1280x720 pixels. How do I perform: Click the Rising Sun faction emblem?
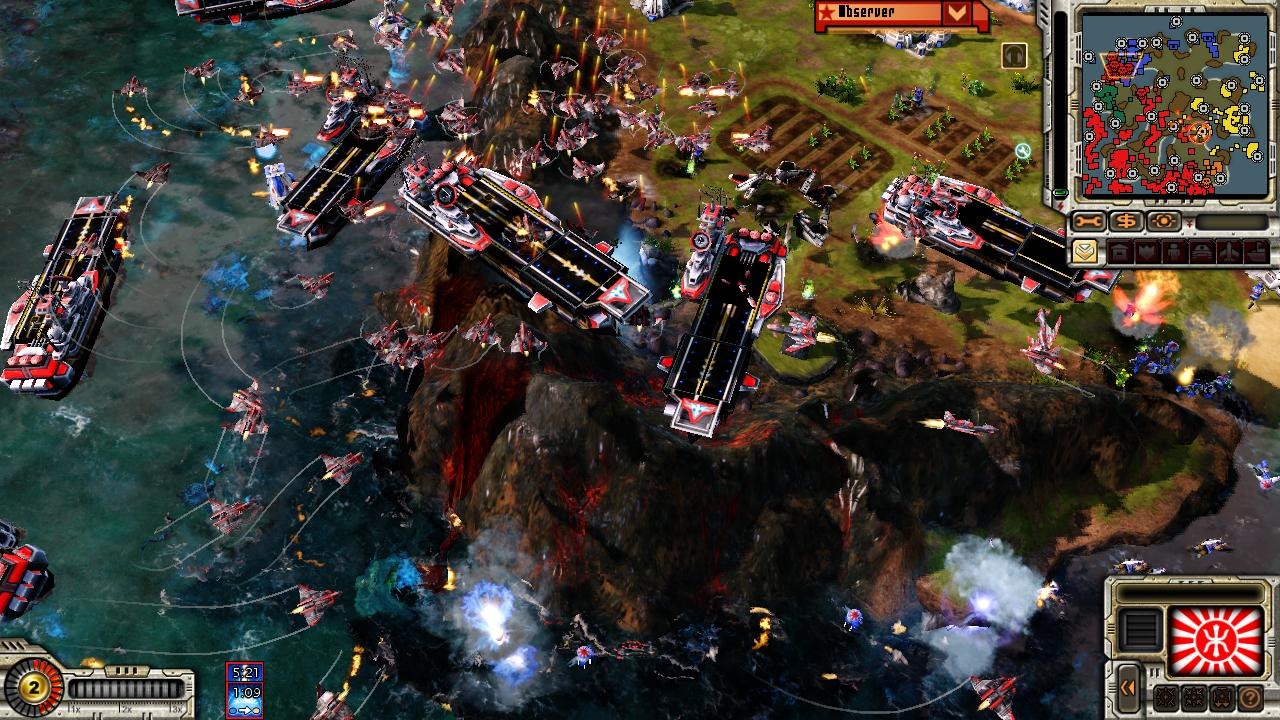click(x=1216, y=641)
